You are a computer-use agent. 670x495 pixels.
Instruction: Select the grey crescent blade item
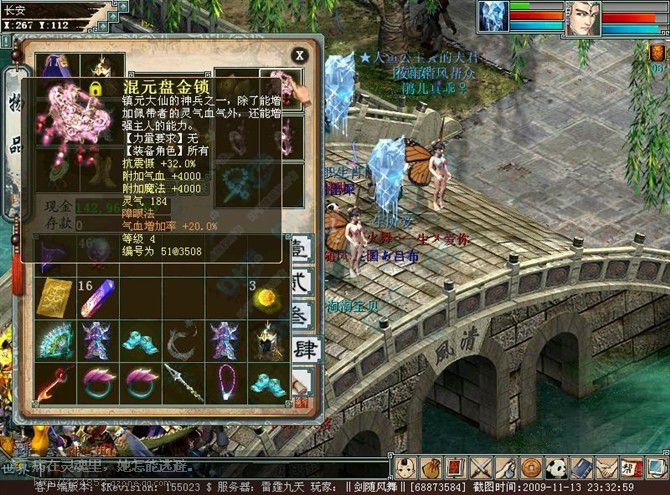point(183,340)
